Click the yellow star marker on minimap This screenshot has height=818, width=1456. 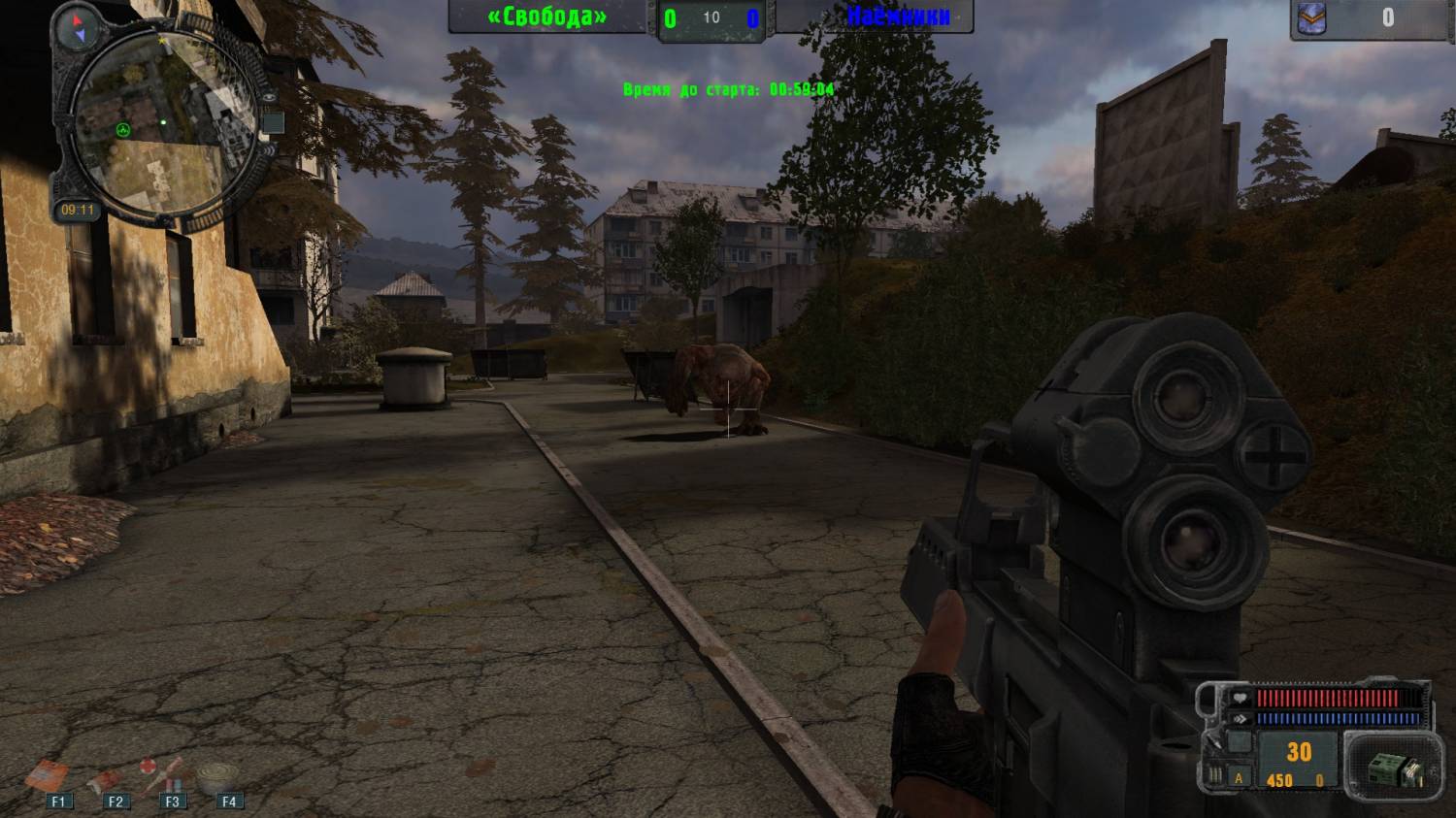[162, 43]
